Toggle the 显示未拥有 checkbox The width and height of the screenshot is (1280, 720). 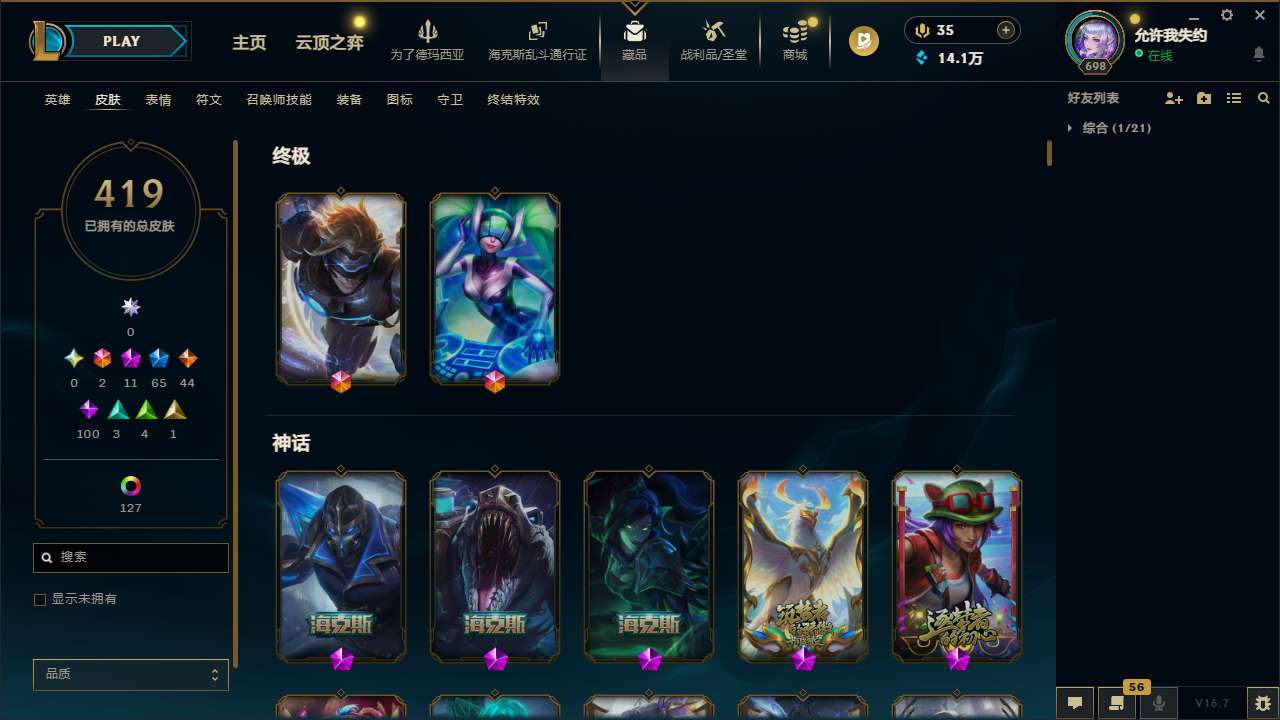point(40,599)
